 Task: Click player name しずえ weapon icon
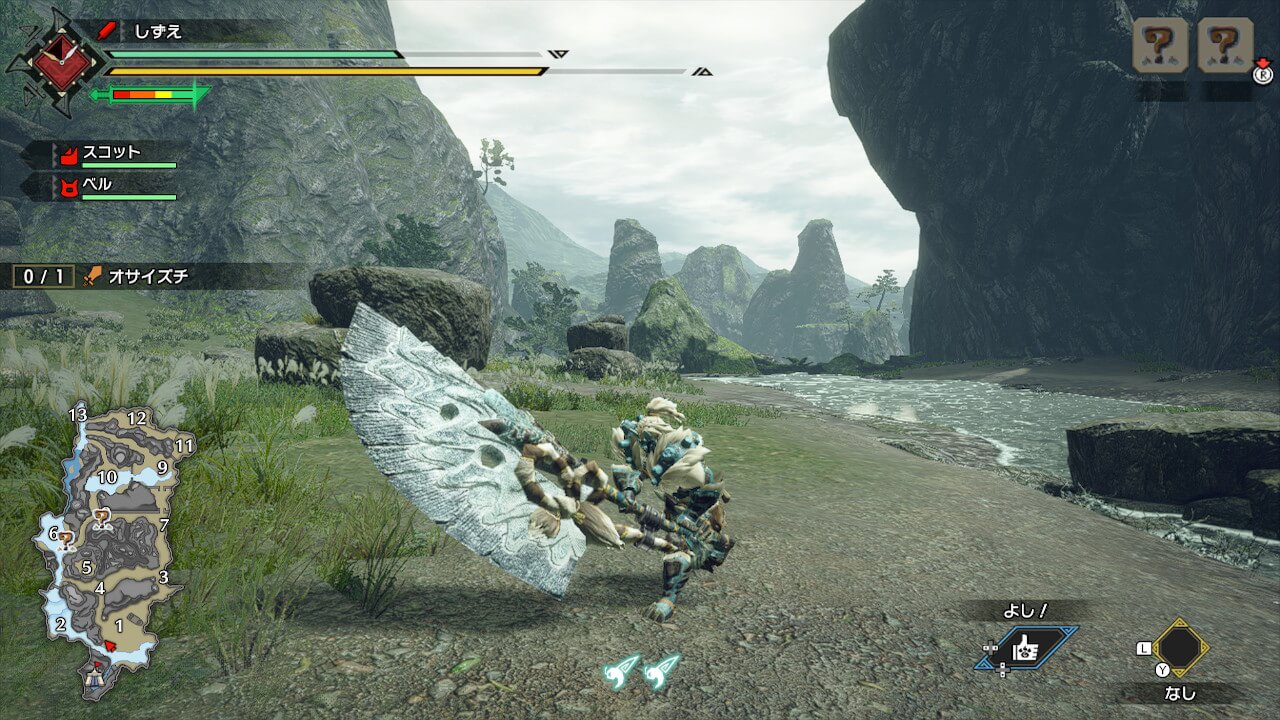108,31
